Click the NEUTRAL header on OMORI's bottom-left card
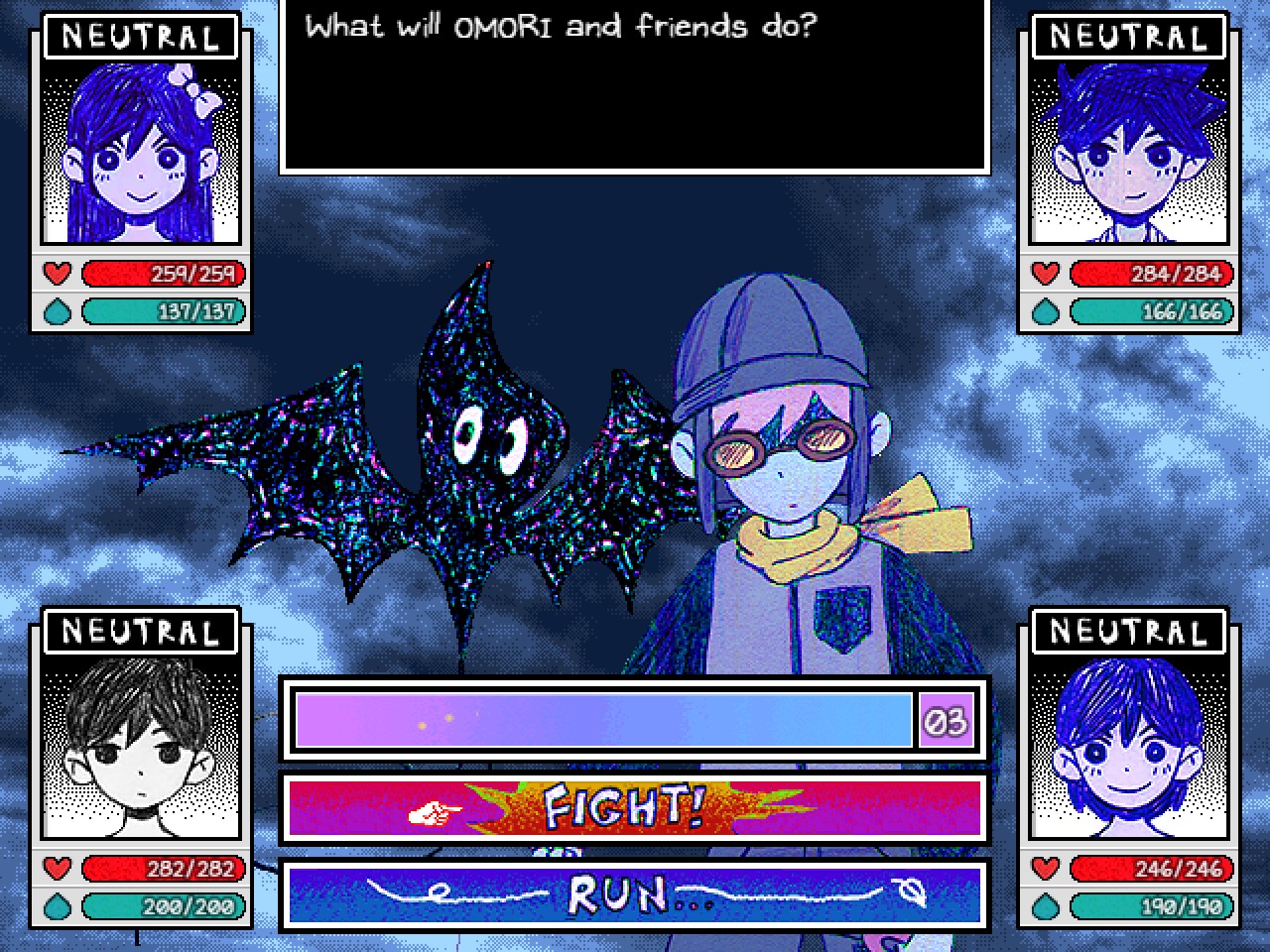The height and width of the screenshot is (952, 1270). coord(141,631)
